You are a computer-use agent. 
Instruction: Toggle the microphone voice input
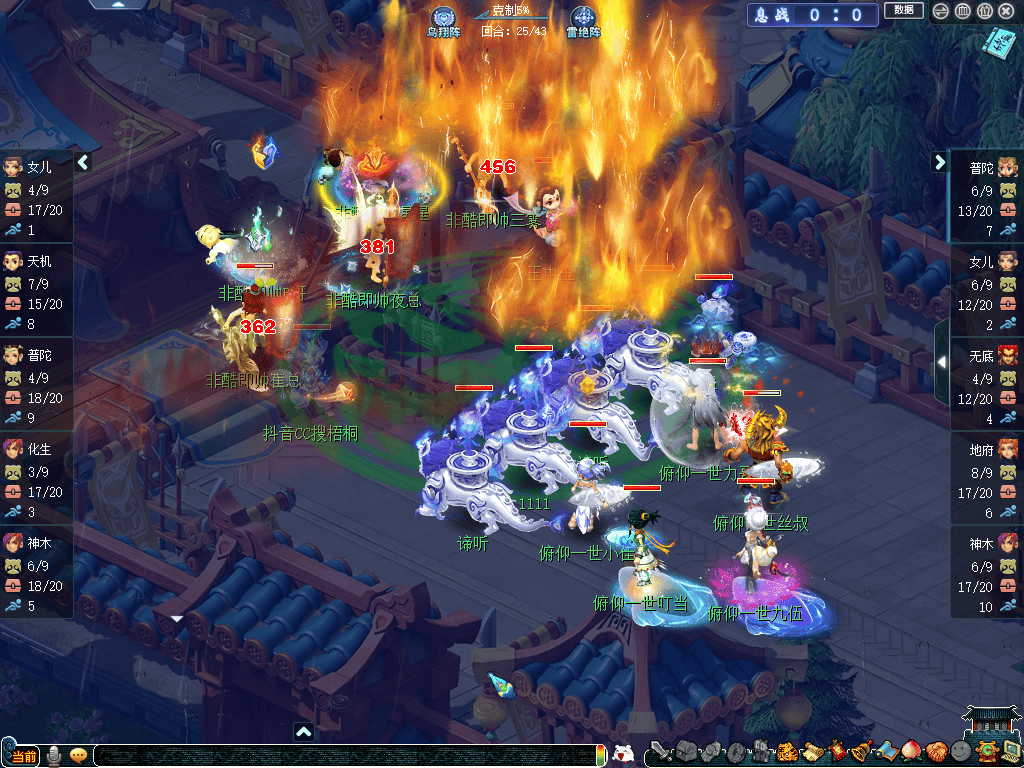pos(55,755)
